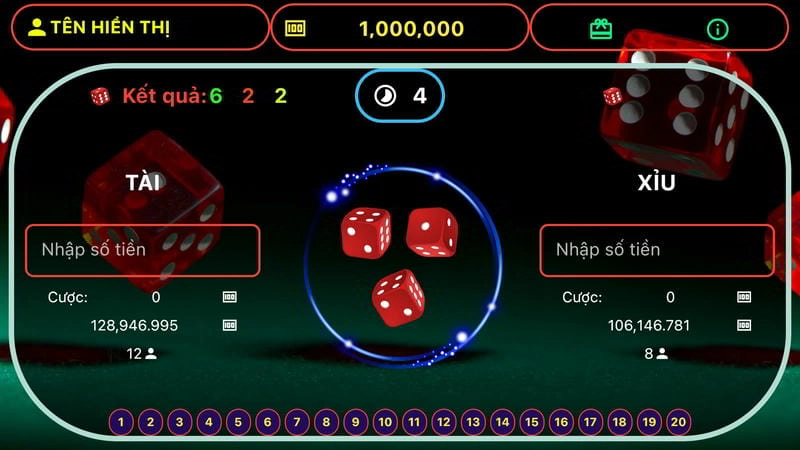Image resolution: width=800 pixels, height=450 pixels.
Task: Choose the XỈU betting side
Action: click(656, 182)
